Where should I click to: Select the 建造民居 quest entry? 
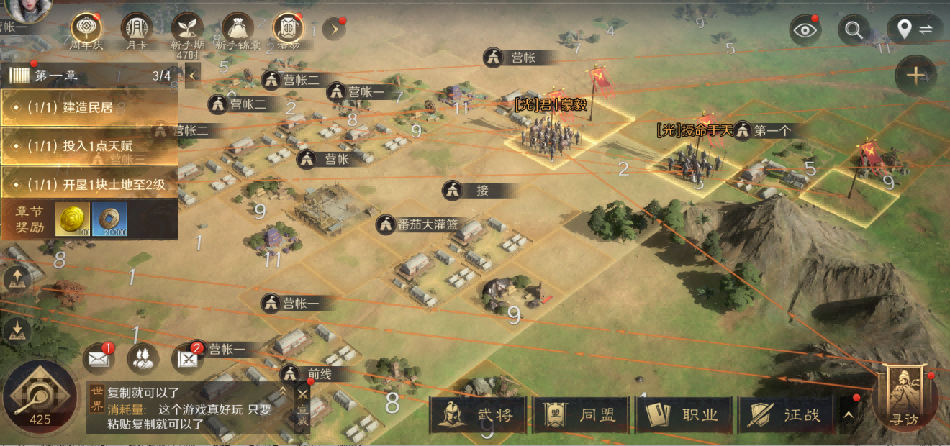click(x=90, y=107)
